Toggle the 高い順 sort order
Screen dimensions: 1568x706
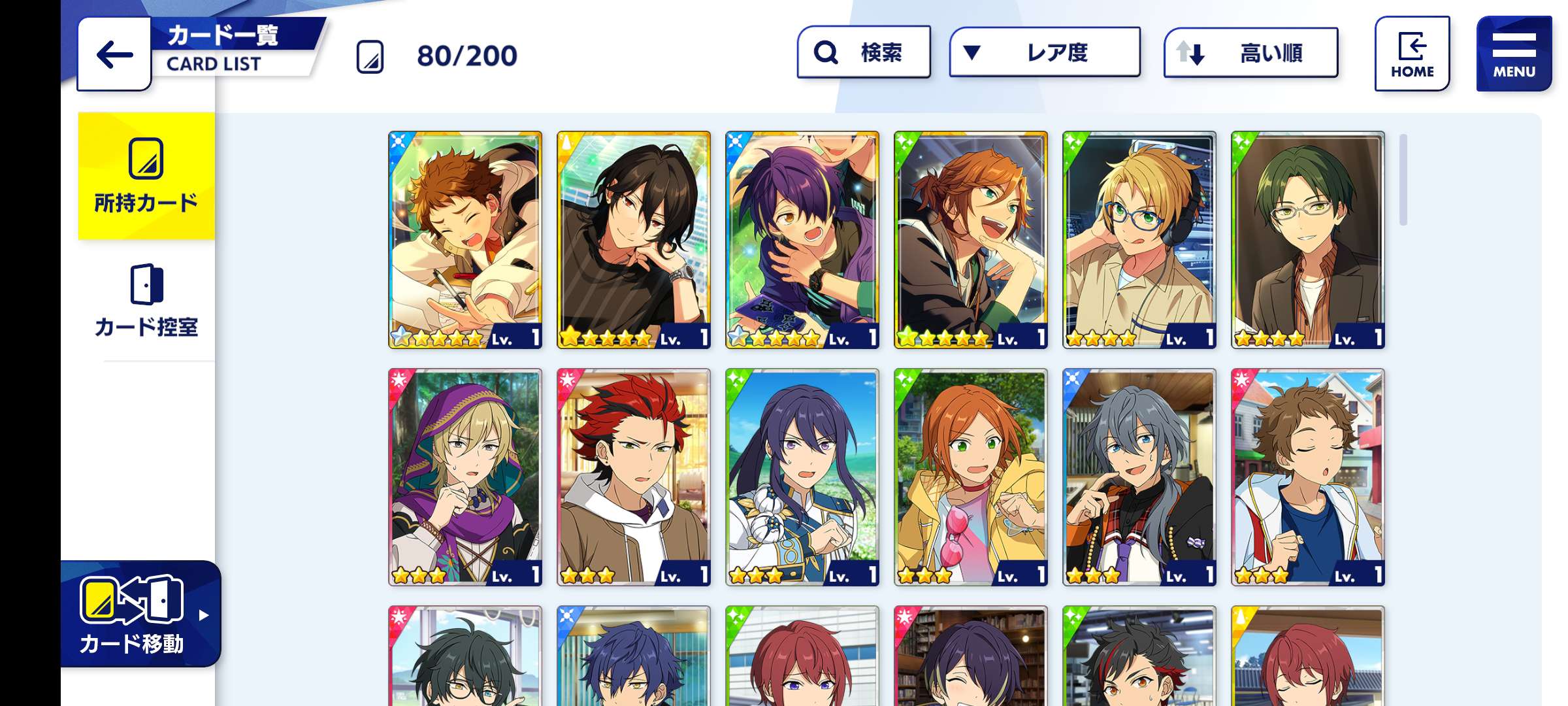coord(1250,52)
